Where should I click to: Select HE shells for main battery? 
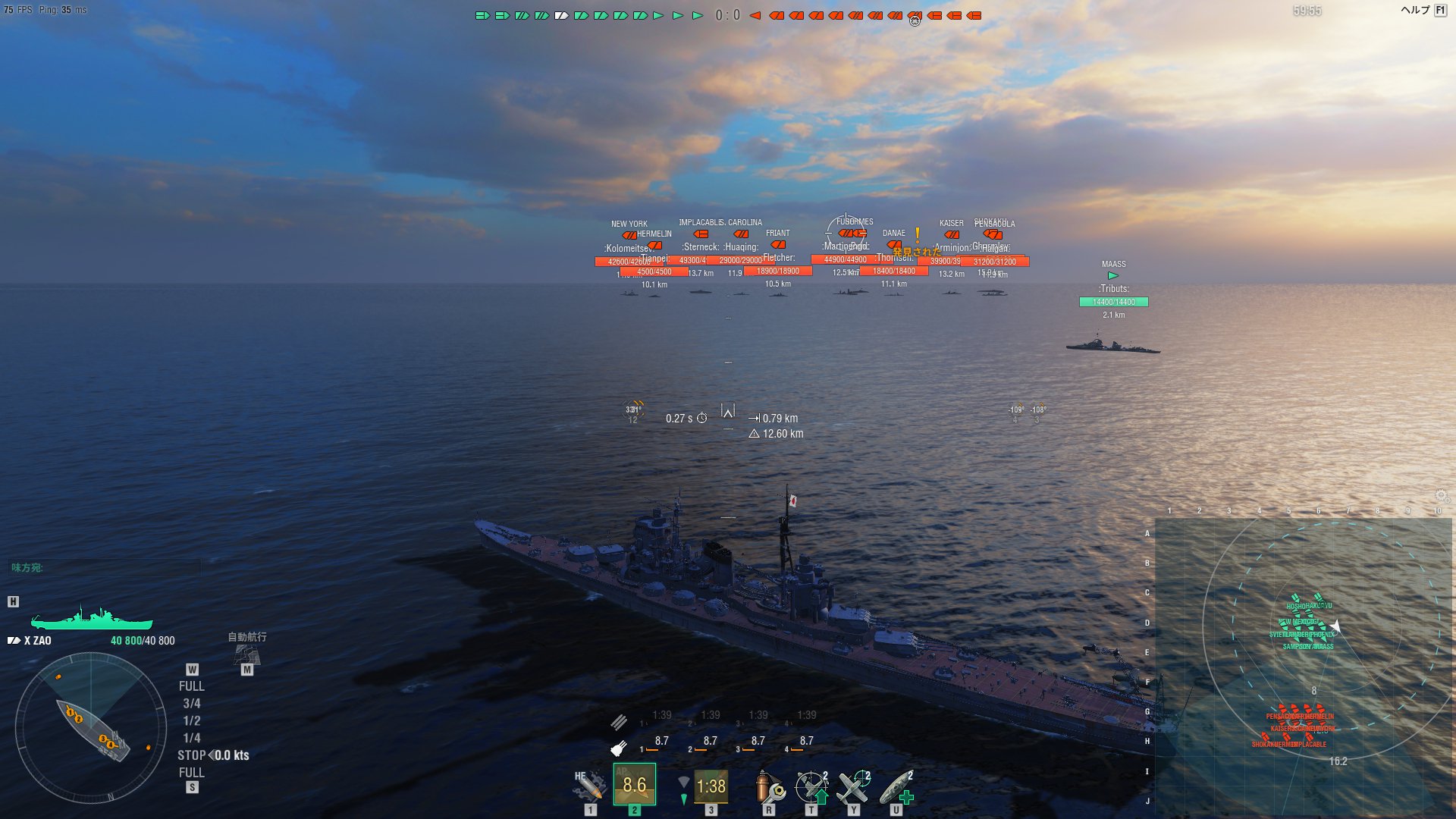pyautogui.click(x=588, y=786)
